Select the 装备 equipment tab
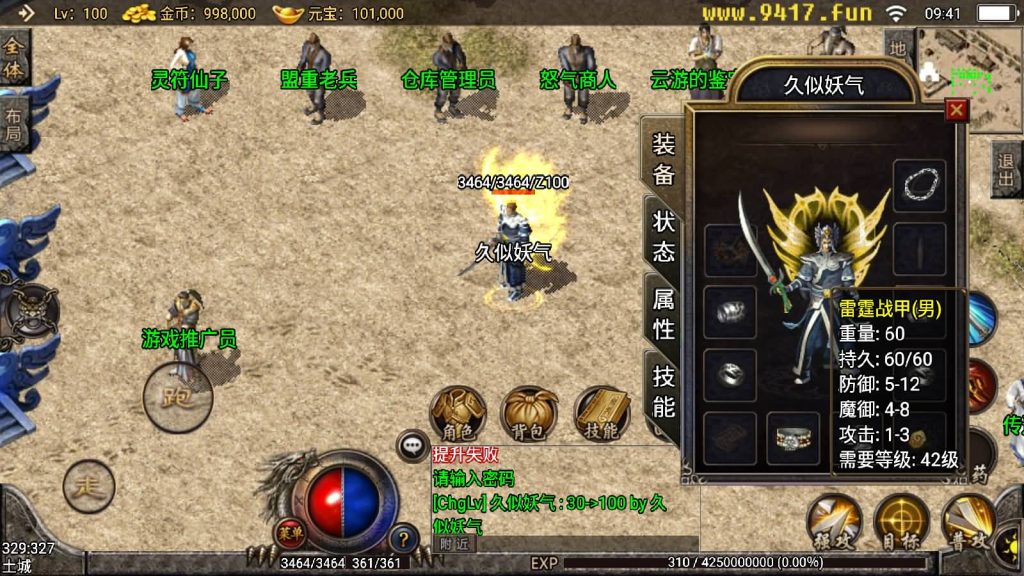1024x576 pixels. pos(663,158)
